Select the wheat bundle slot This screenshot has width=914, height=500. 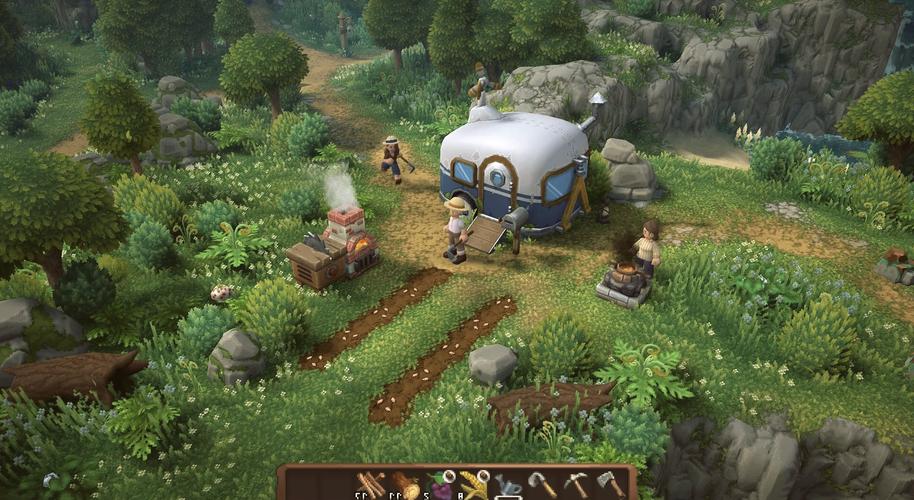pos(474,484)
